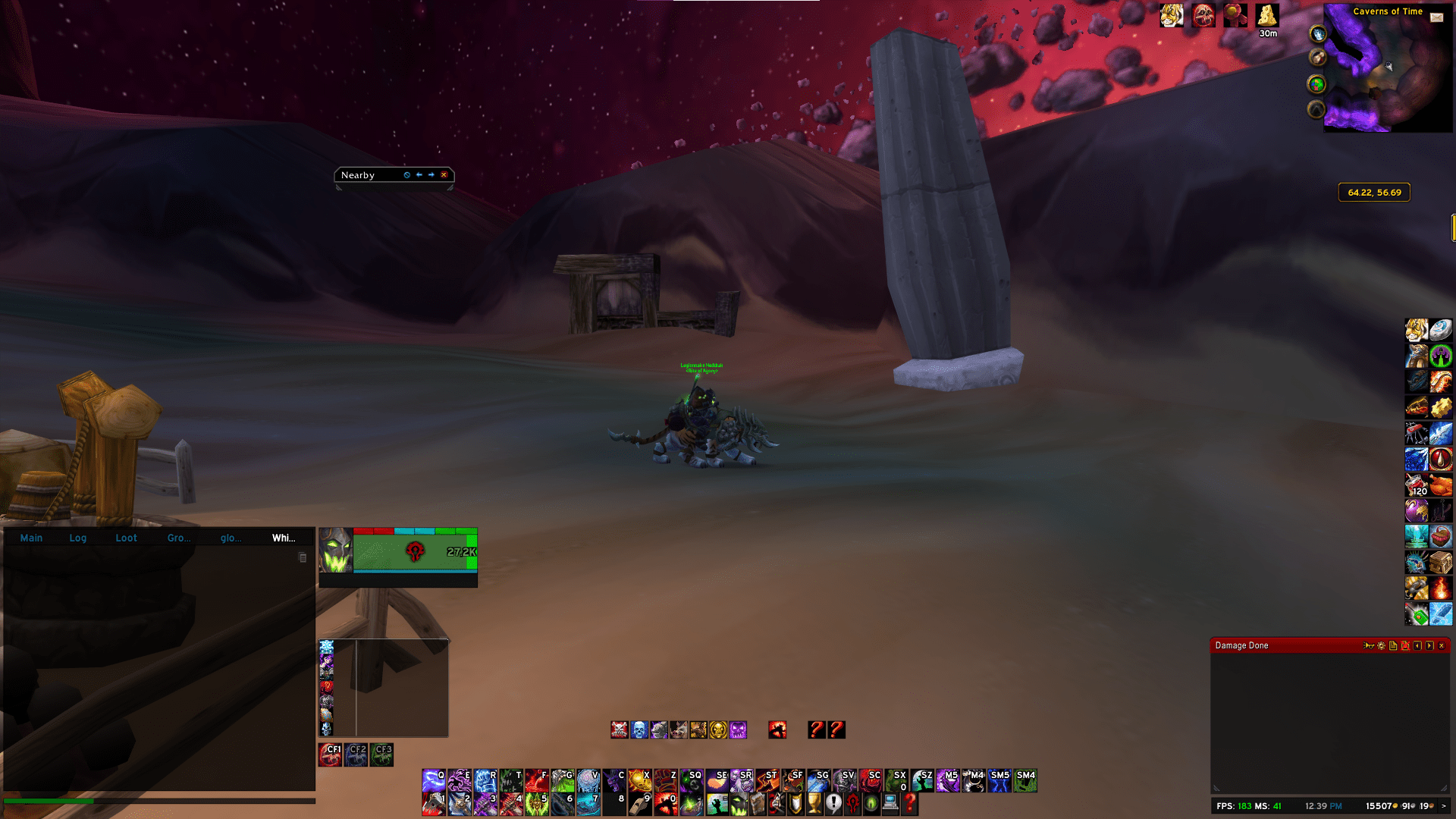Open the red question mark help button
Screen dimensions: 1456x819
coord(909,803)
